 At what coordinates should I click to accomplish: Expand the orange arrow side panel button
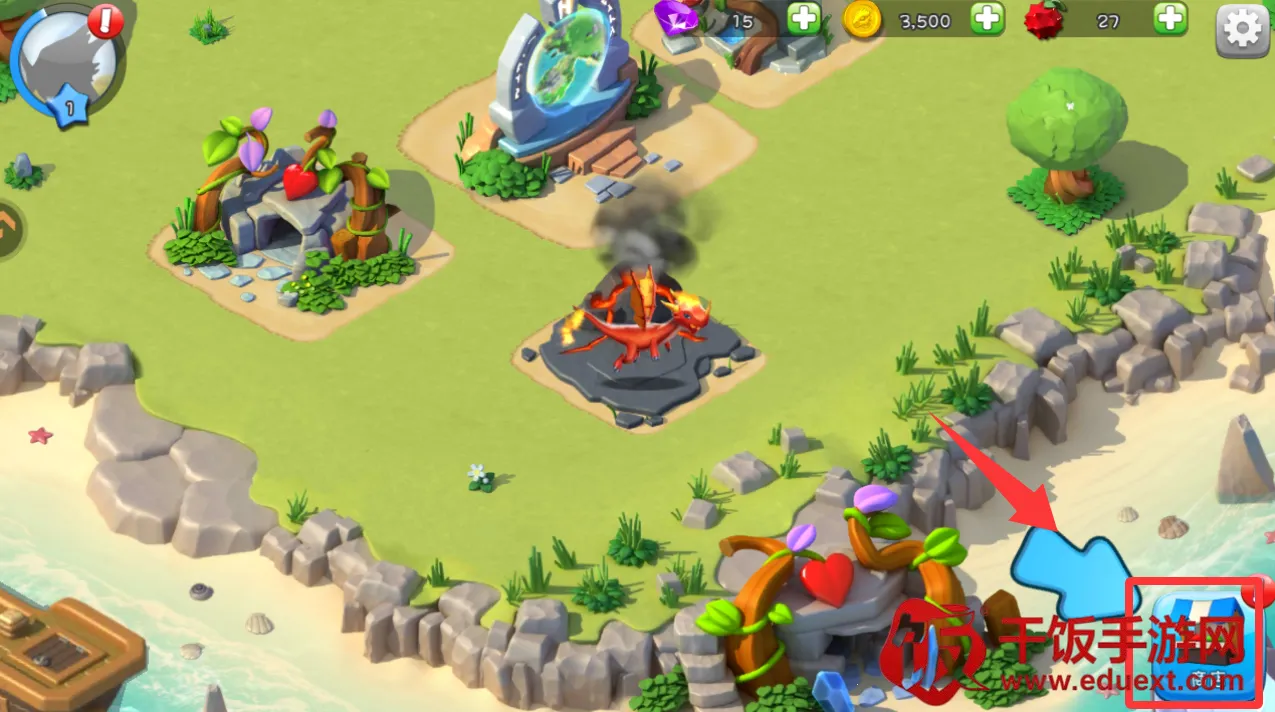pyautogui.click(x=8, y=229)
